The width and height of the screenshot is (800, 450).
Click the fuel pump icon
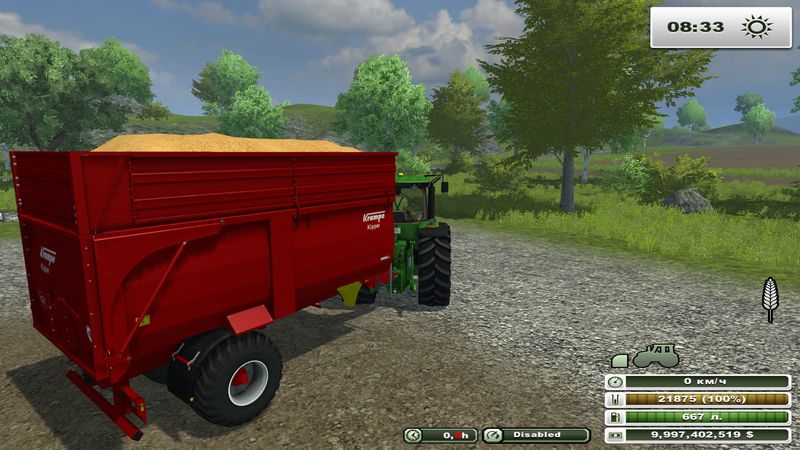pos(615,417)
